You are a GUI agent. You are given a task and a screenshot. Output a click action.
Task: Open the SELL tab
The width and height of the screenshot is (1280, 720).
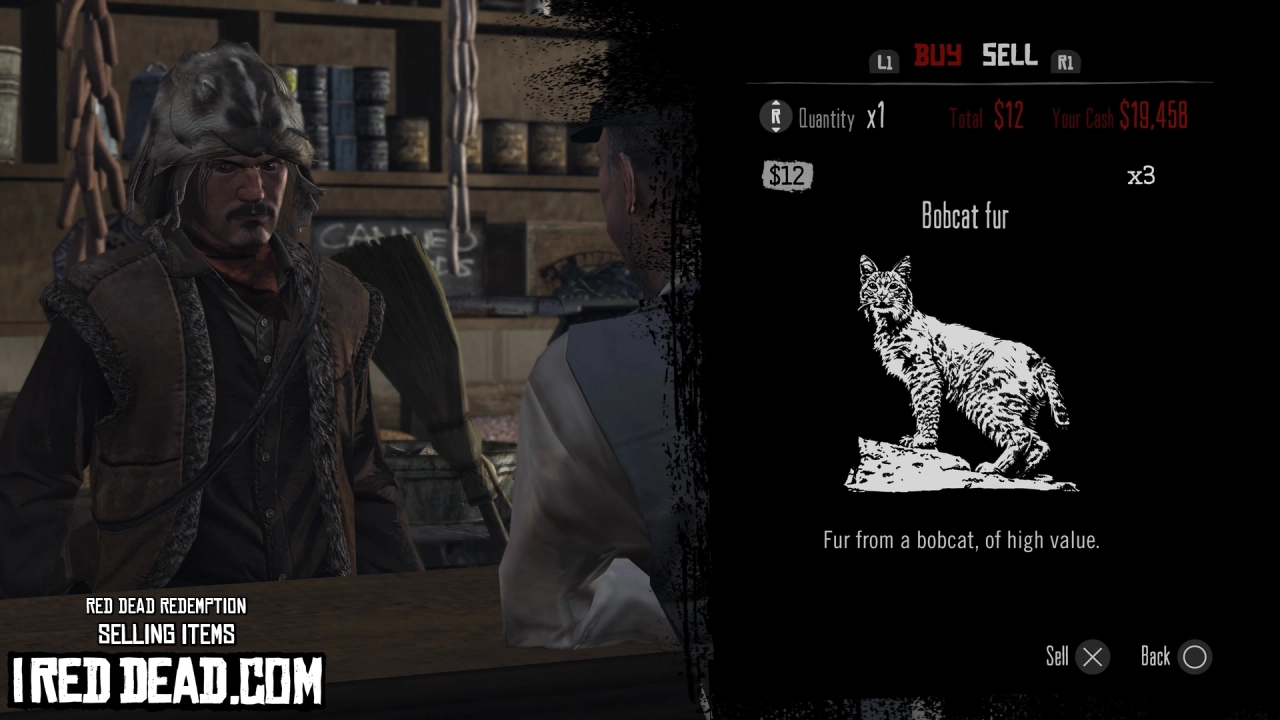1009,57
